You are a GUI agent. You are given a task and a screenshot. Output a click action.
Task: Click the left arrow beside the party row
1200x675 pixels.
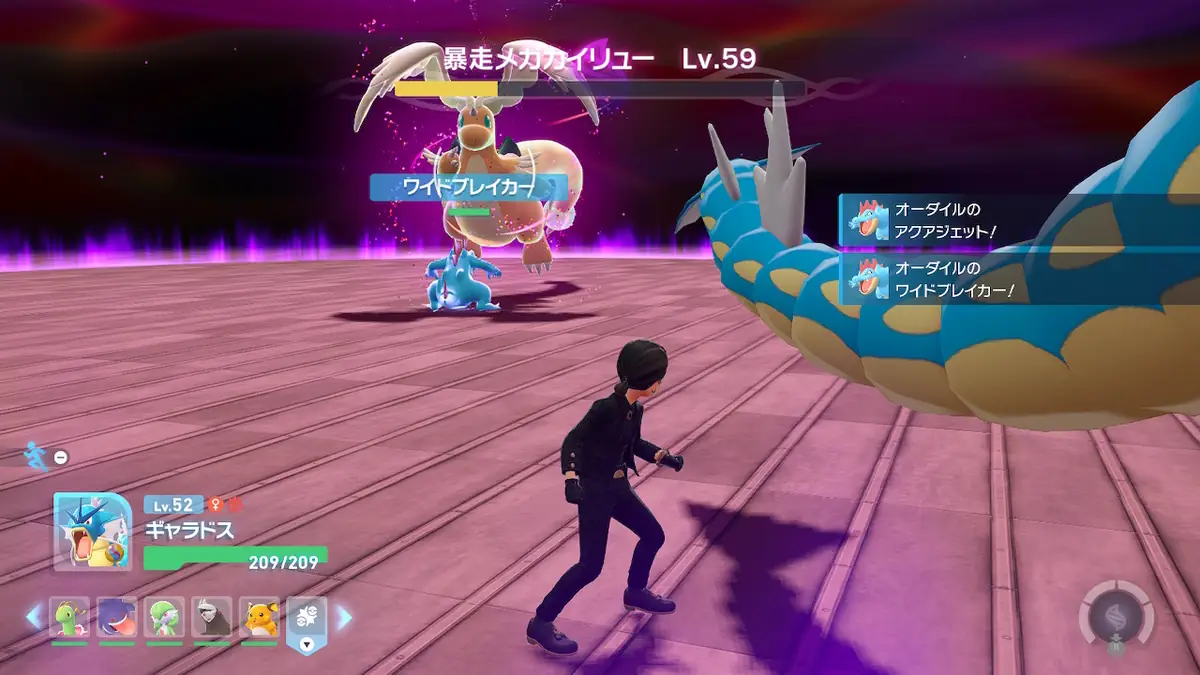click(34, 618)
